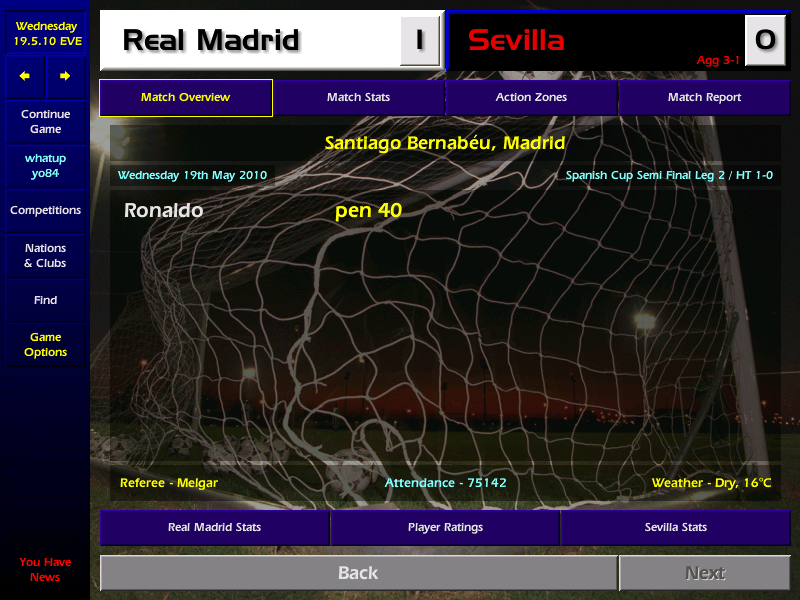The image size is (800, 600).
Task: Click the Real Madrid team name
Action: (211, 40)
